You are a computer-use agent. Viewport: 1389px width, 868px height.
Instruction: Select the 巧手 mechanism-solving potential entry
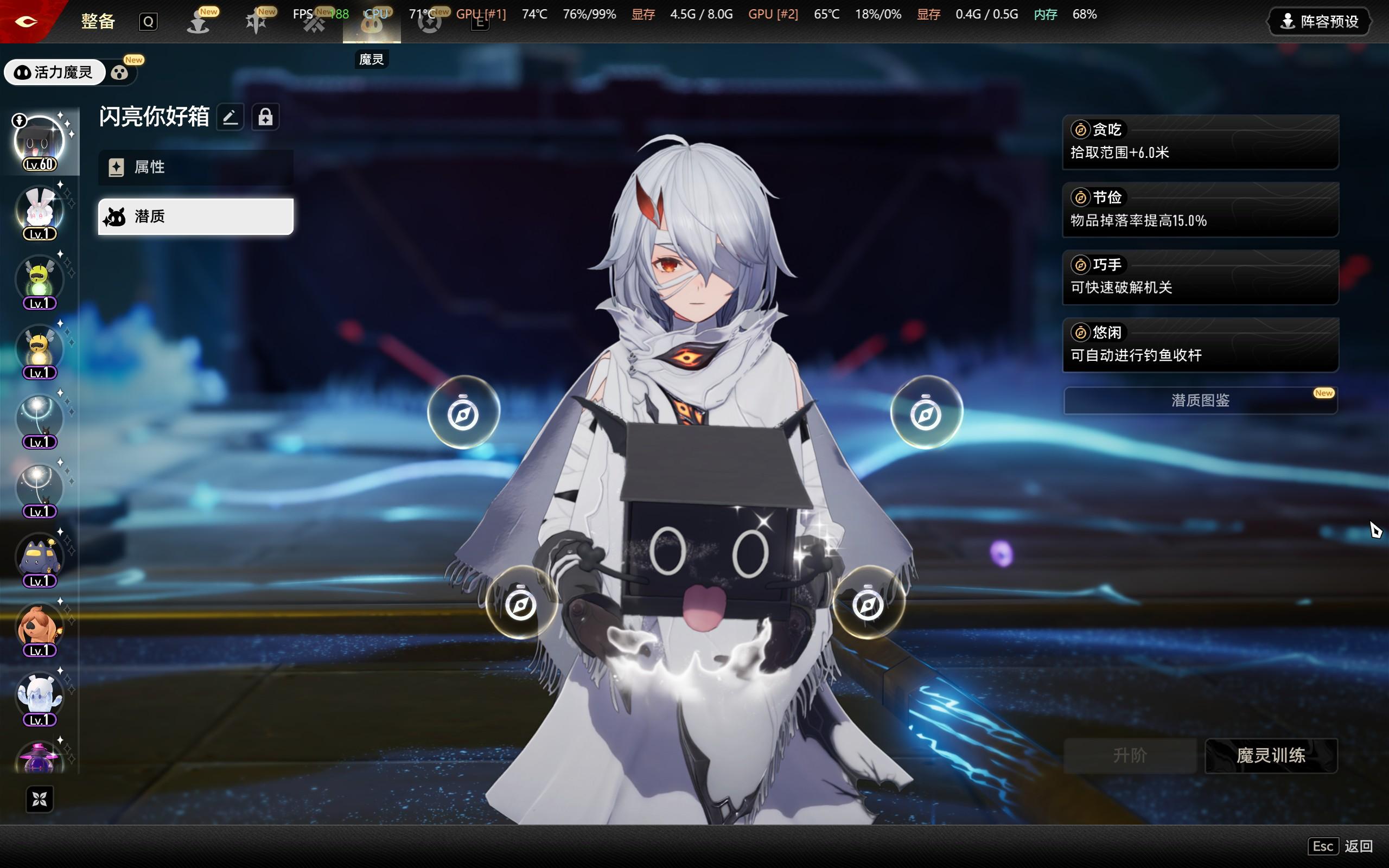pyautogui.click(x=1200, y=277)
